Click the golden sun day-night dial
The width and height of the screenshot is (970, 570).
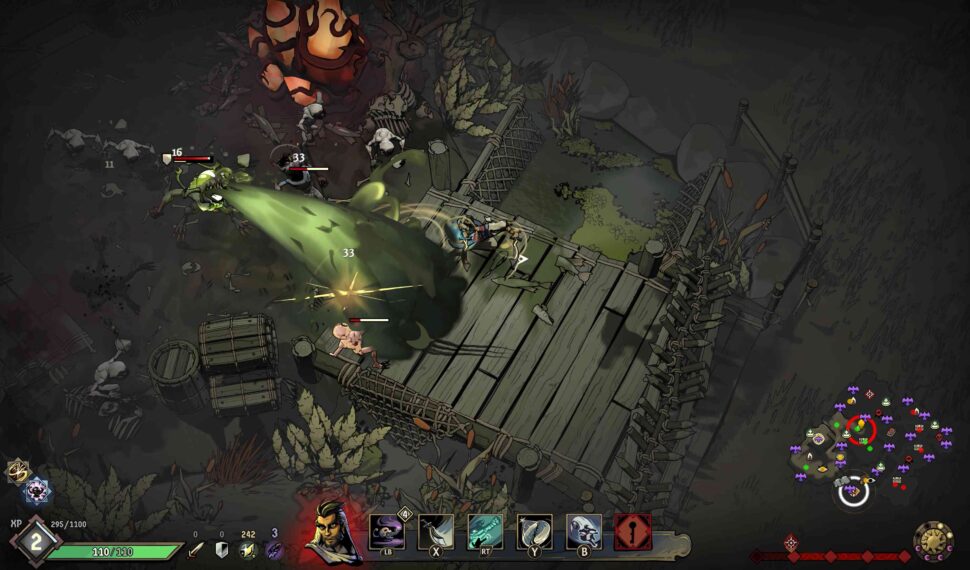(933, 541)
